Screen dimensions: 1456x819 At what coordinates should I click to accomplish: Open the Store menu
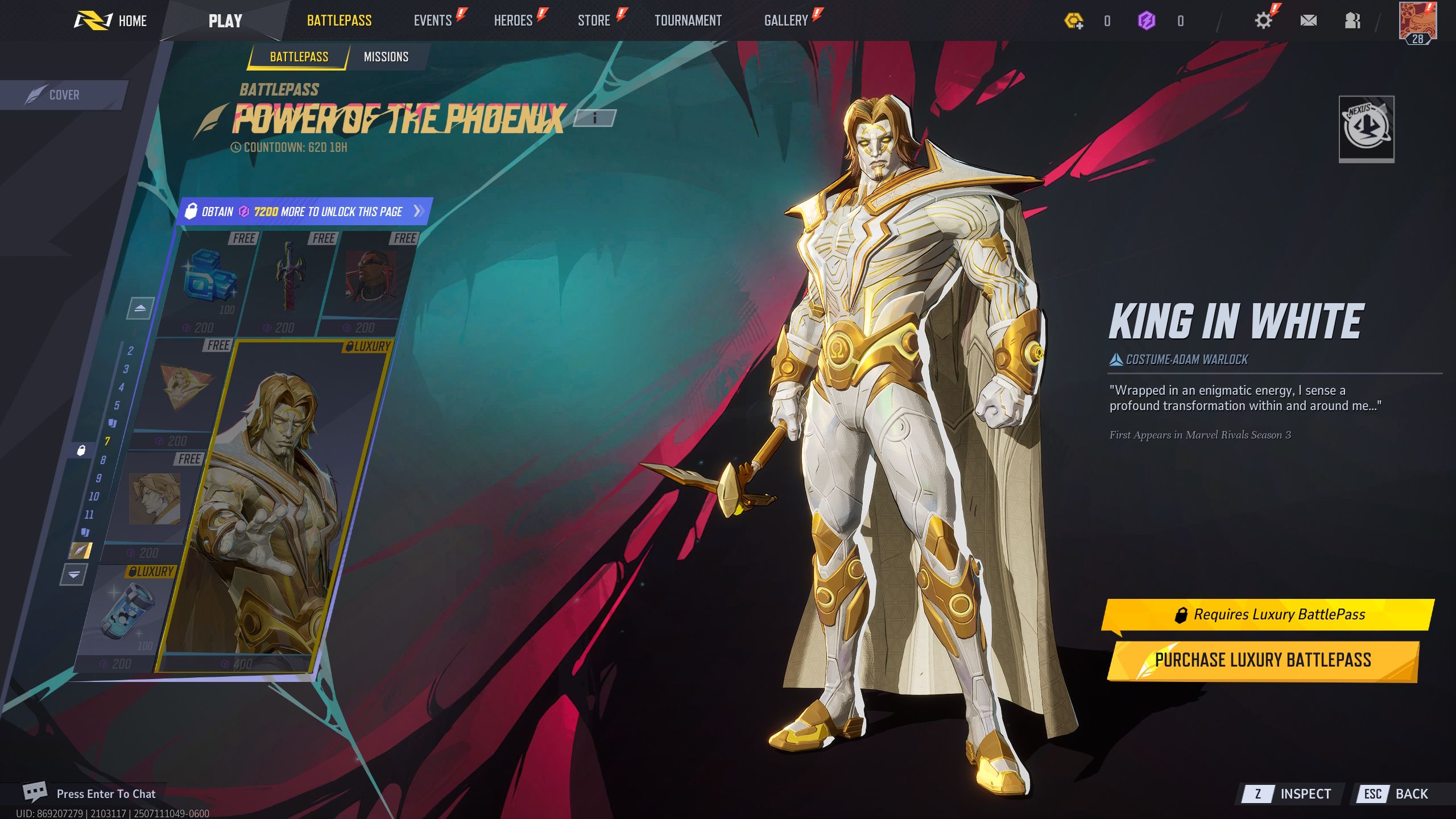click(x=594, y=20)
